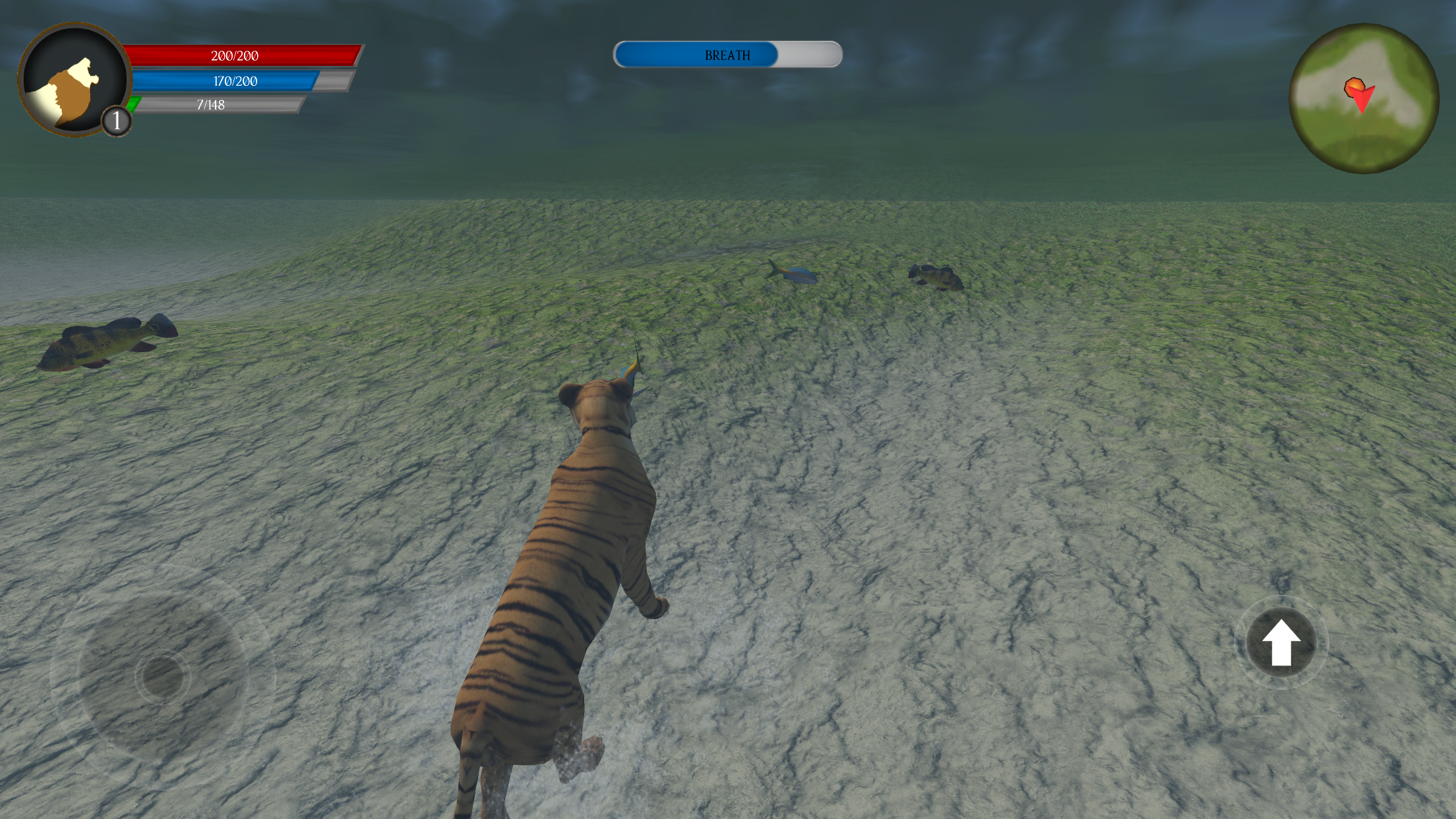The image size is (1456, 819).
Task: Click the tiger portrait avatar
Action: 73,80
